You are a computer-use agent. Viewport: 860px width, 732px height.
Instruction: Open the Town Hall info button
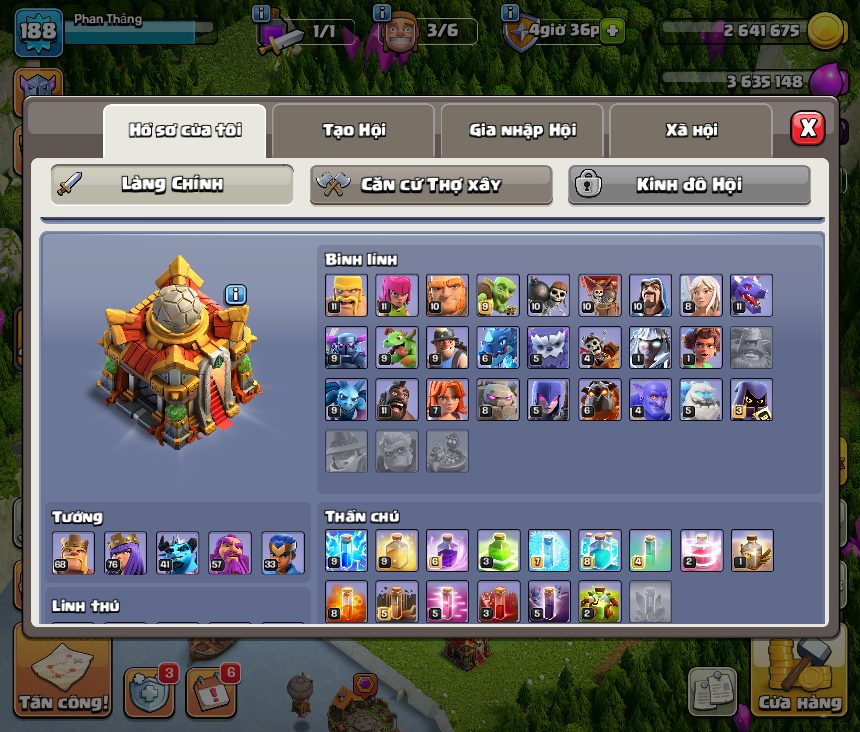236,294
